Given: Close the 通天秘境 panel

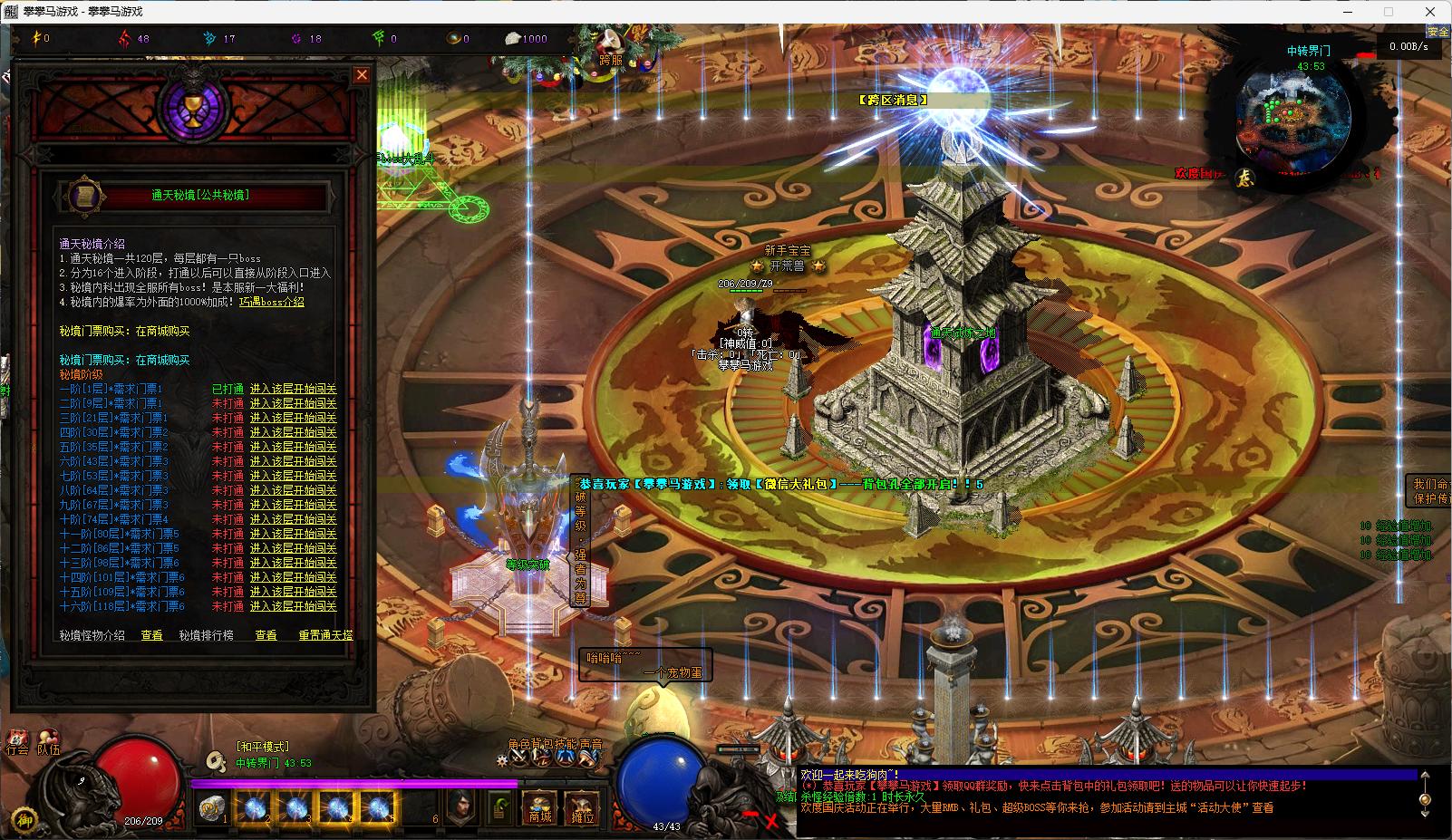Looking at the screenshot, I should (362, 75).
